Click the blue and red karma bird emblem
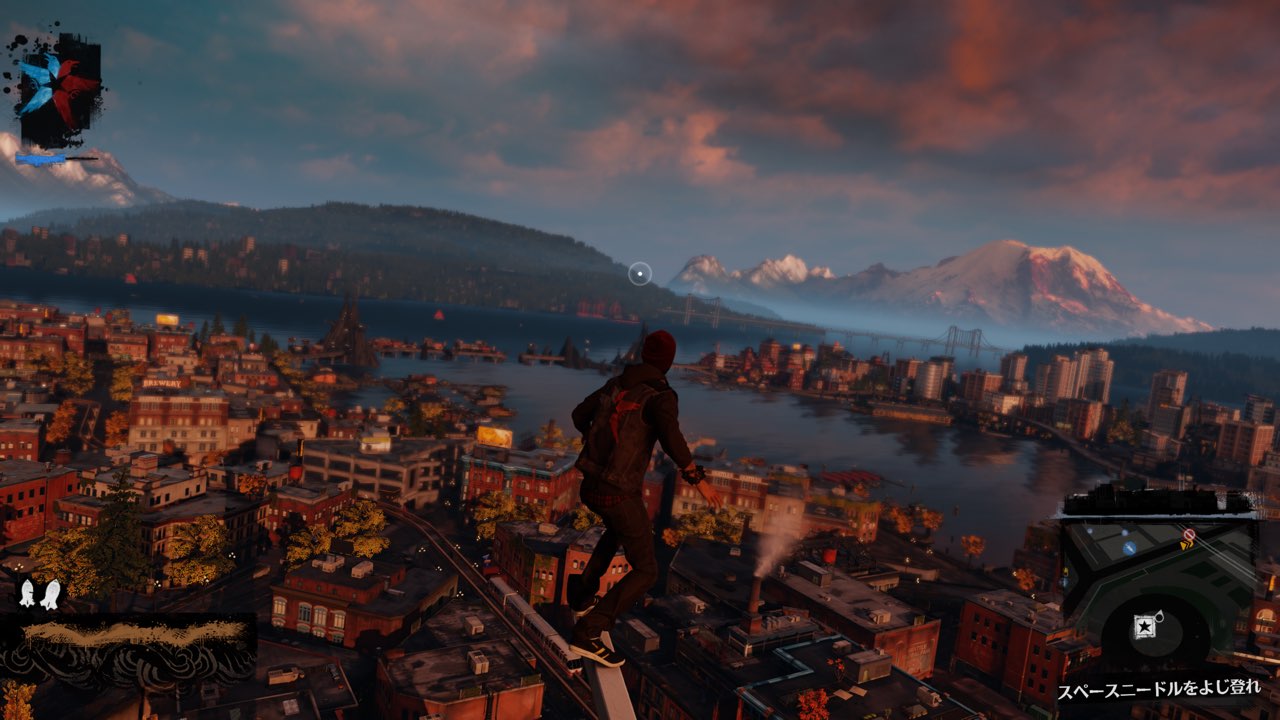This screenshot has width=1280, height=720. point(58,88)
